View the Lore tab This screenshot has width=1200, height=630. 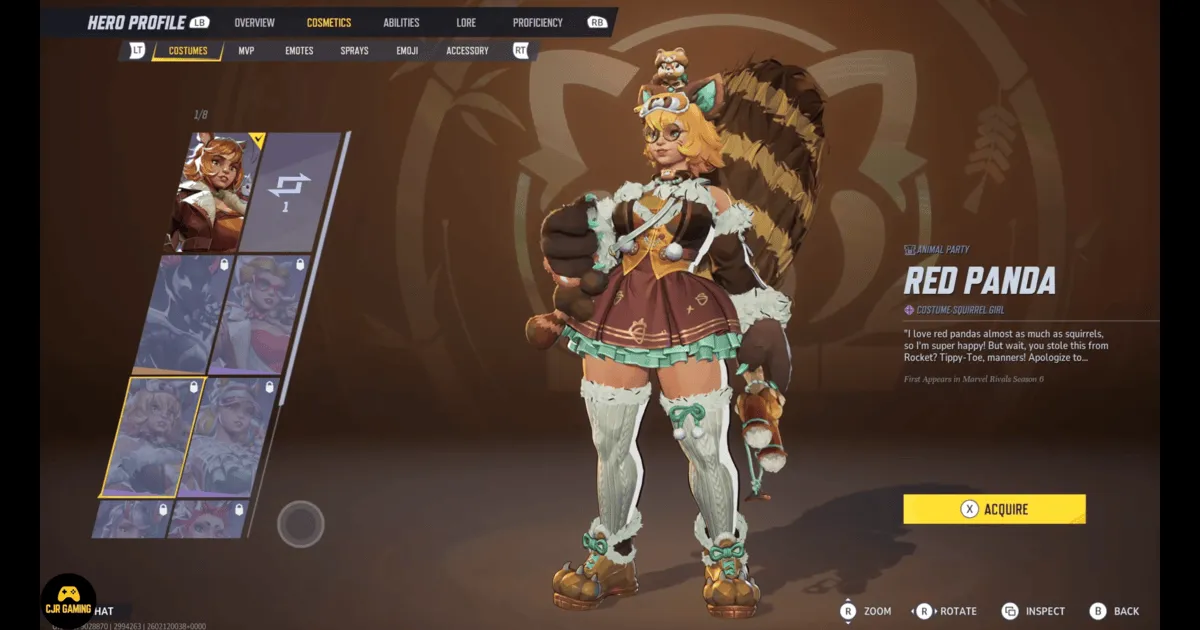coord(466,22)
